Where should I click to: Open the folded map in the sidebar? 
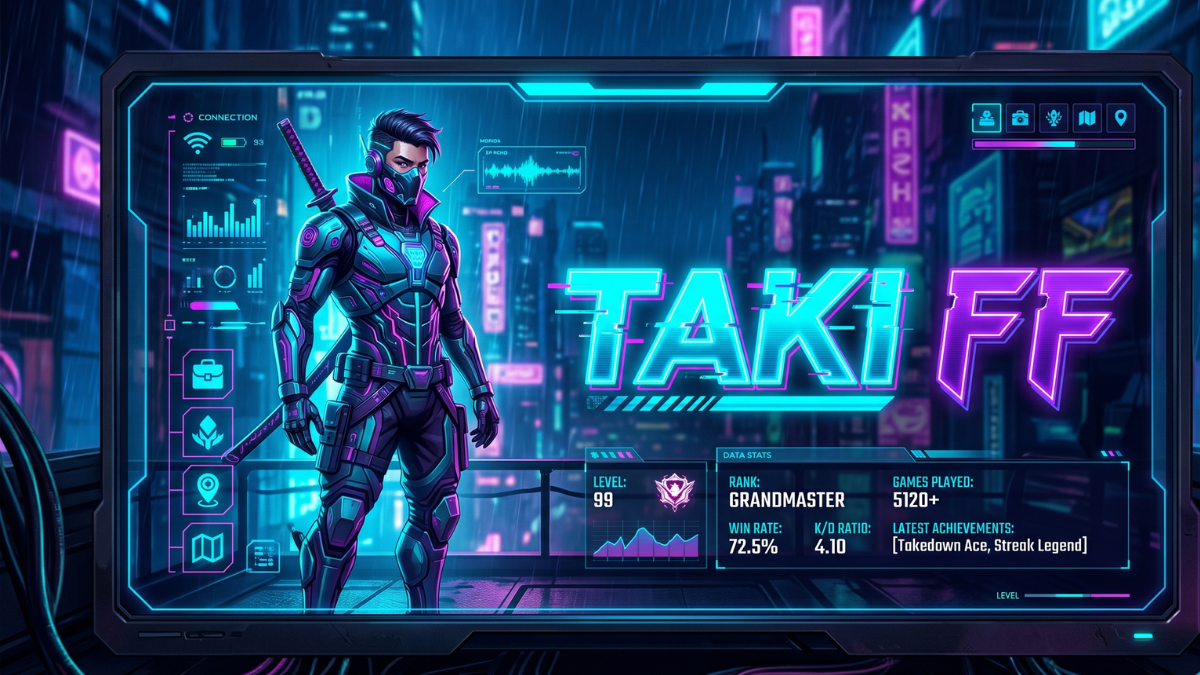coord(208,547)
